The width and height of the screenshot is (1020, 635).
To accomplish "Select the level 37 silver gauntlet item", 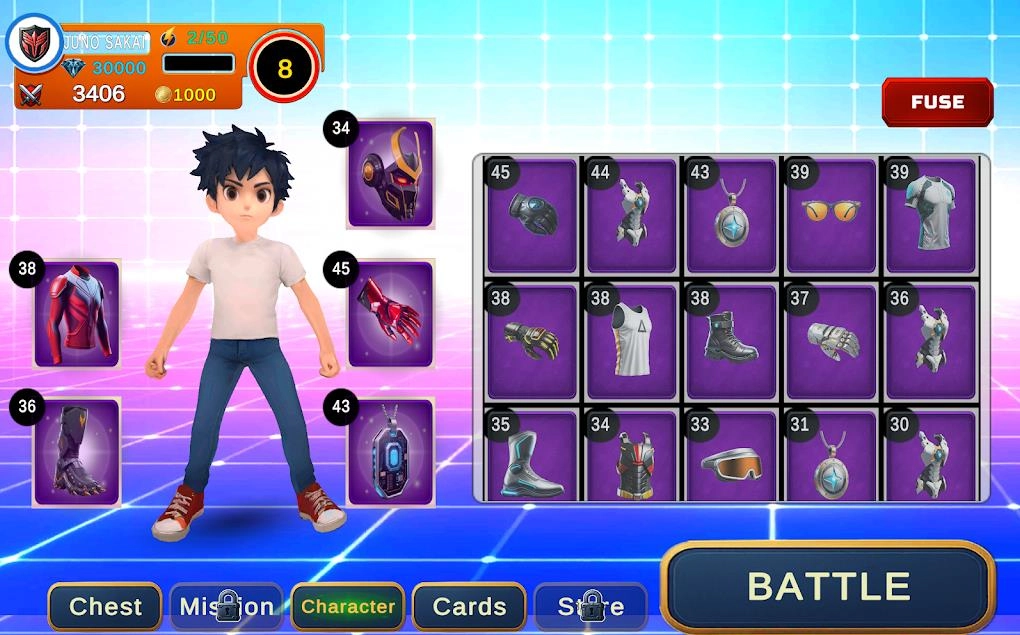I will click(831, 341).
